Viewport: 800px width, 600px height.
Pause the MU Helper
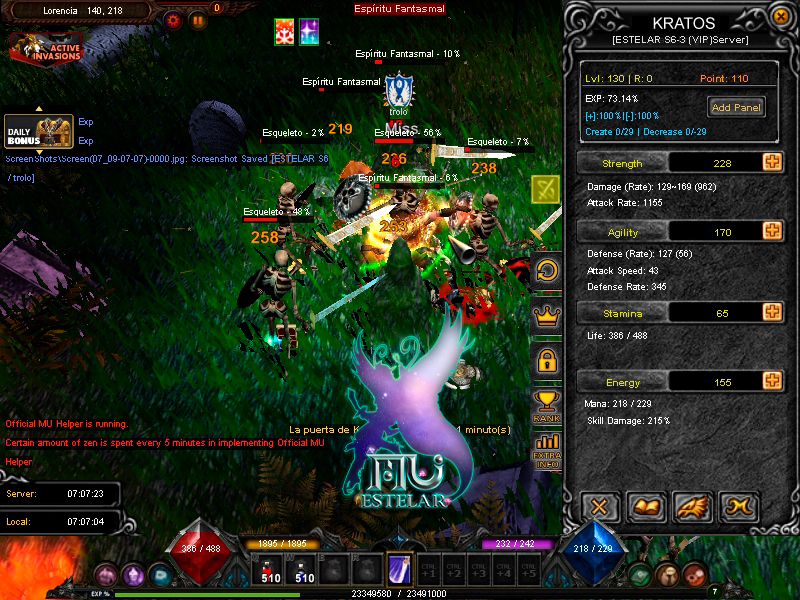click(x=197, y=19)
